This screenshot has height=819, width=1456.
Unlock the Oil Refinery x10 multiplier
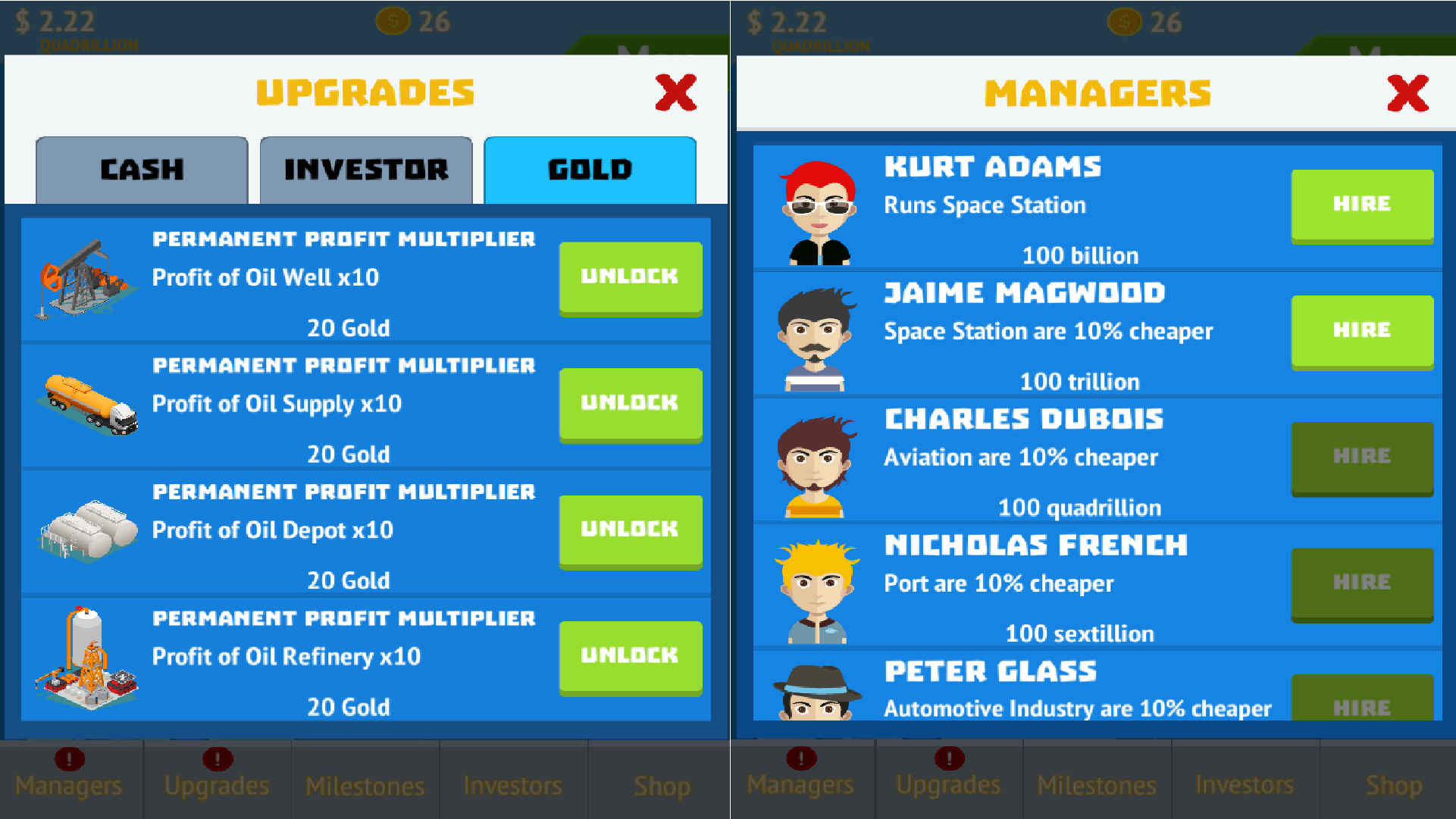point(630,656)
